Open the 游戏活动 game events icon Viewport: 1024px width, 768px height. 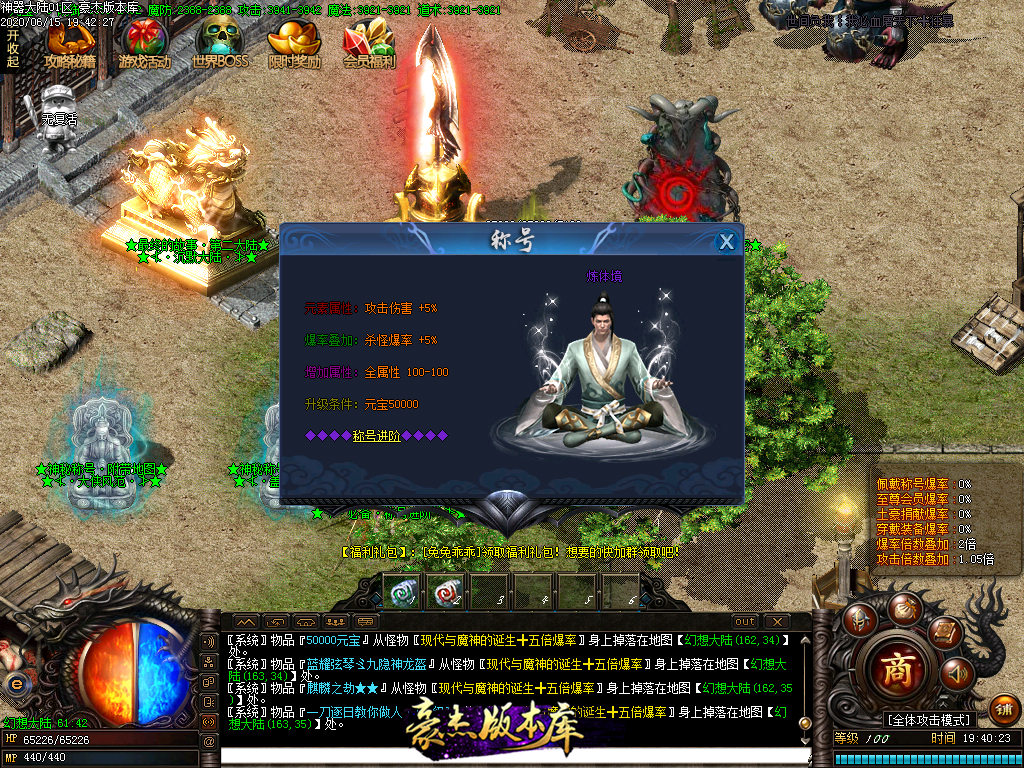click(145, 44)
